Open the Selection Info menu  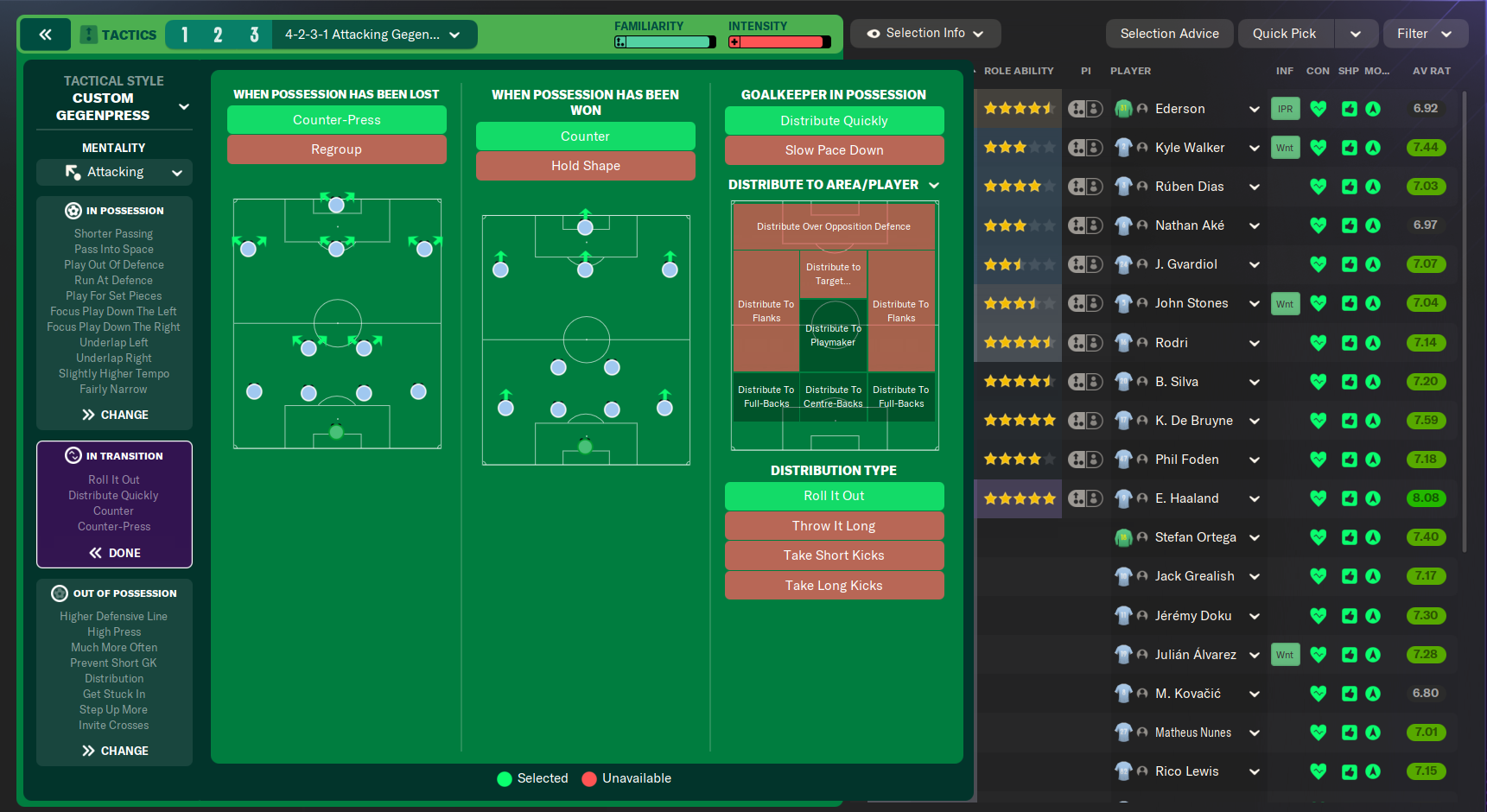(924, 33)
